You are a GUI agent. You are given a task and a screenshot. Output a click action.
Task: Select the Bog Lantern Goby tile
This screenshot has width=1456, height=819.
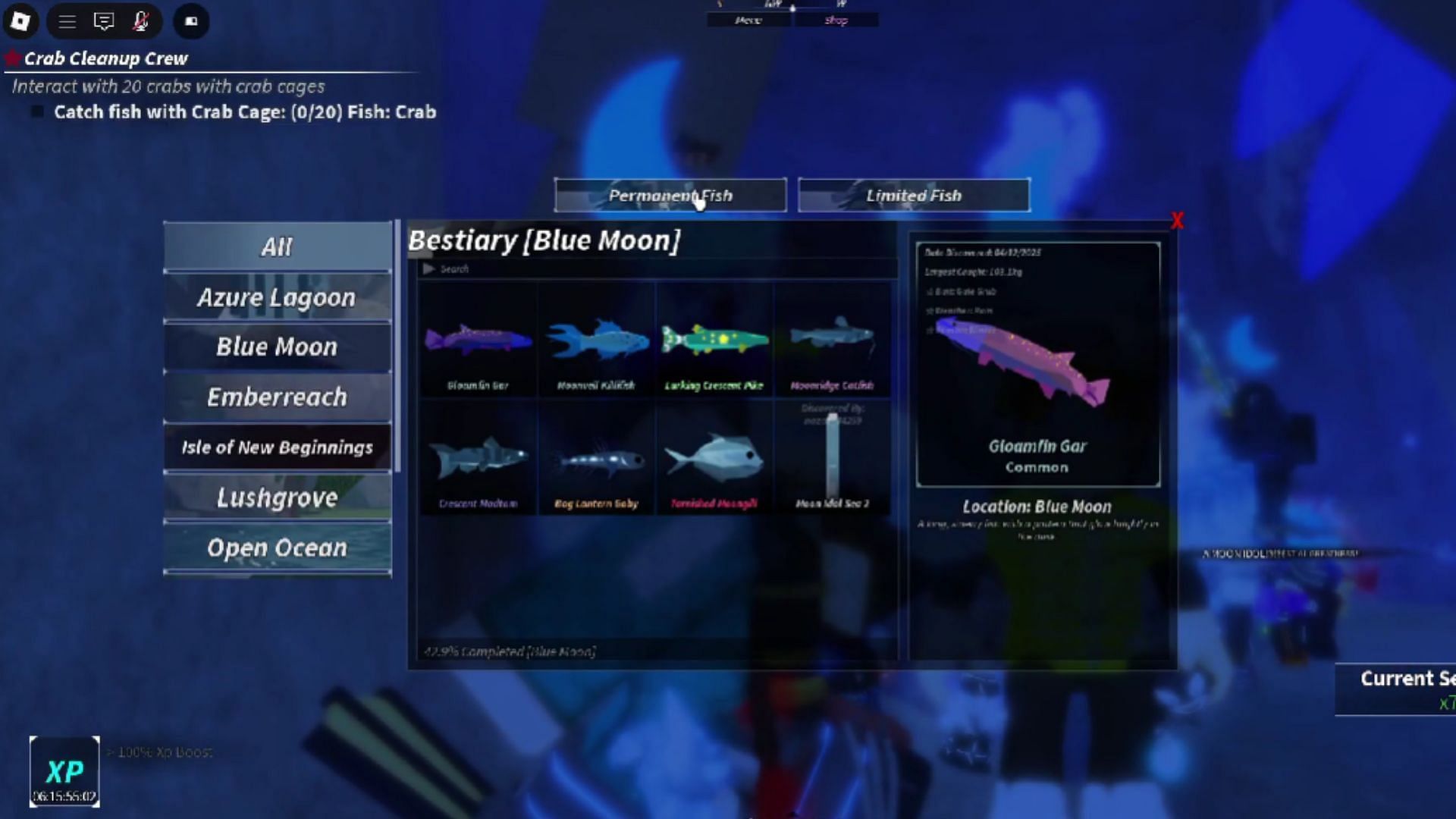point(596,460)
